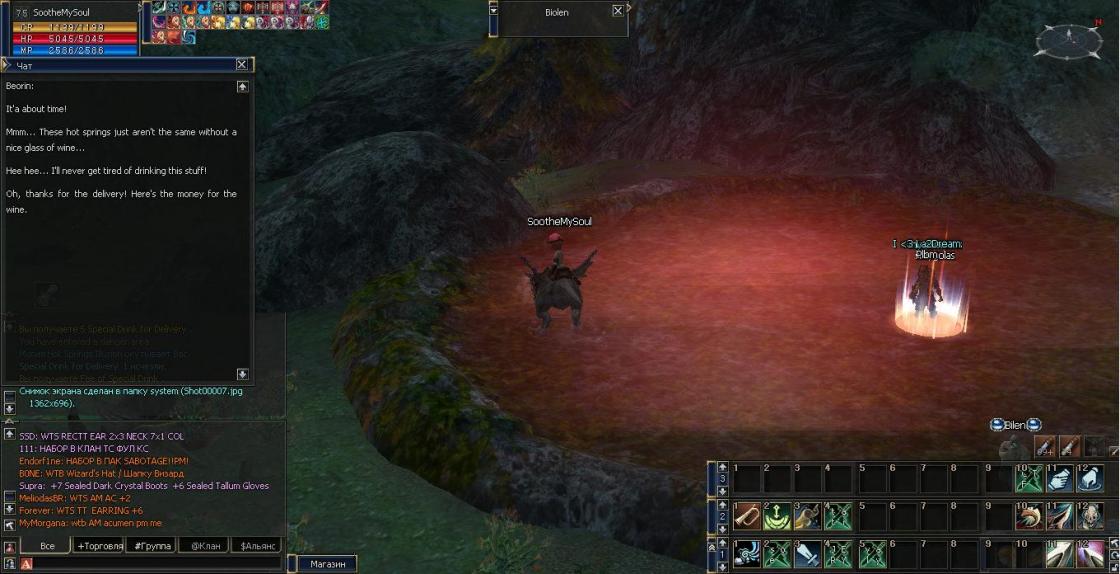The image size is (1120, 574).
Task: Use the sword icon in hotbar 1 slot 3
Action: 808,553
